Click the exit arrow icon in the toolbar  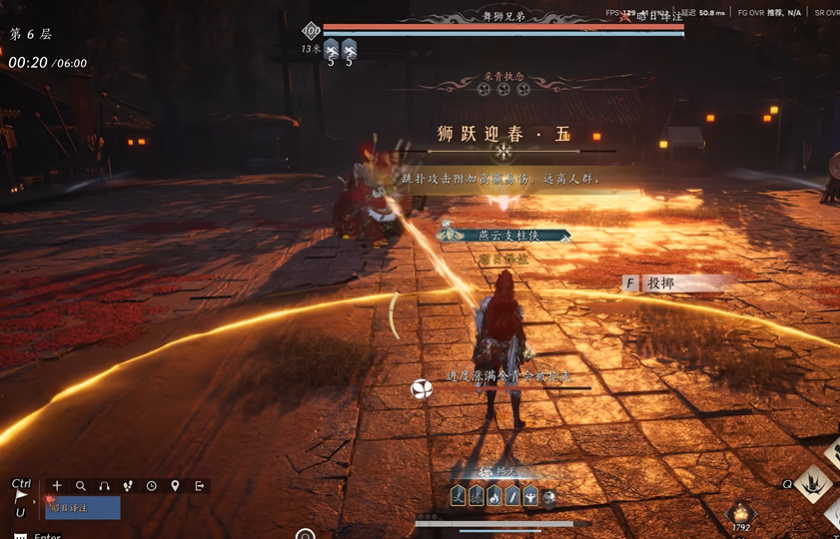(199, 486)
